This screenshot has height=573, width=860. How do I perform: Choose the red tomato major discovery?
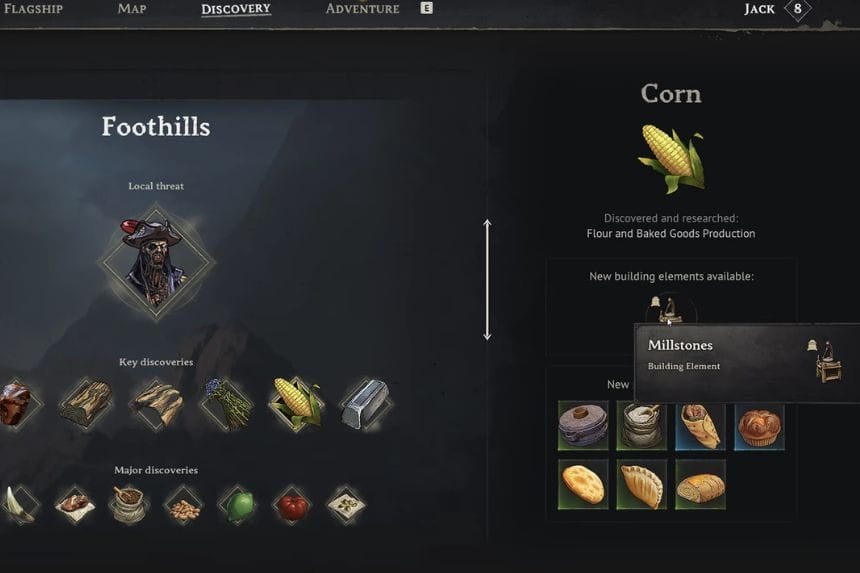292,504
